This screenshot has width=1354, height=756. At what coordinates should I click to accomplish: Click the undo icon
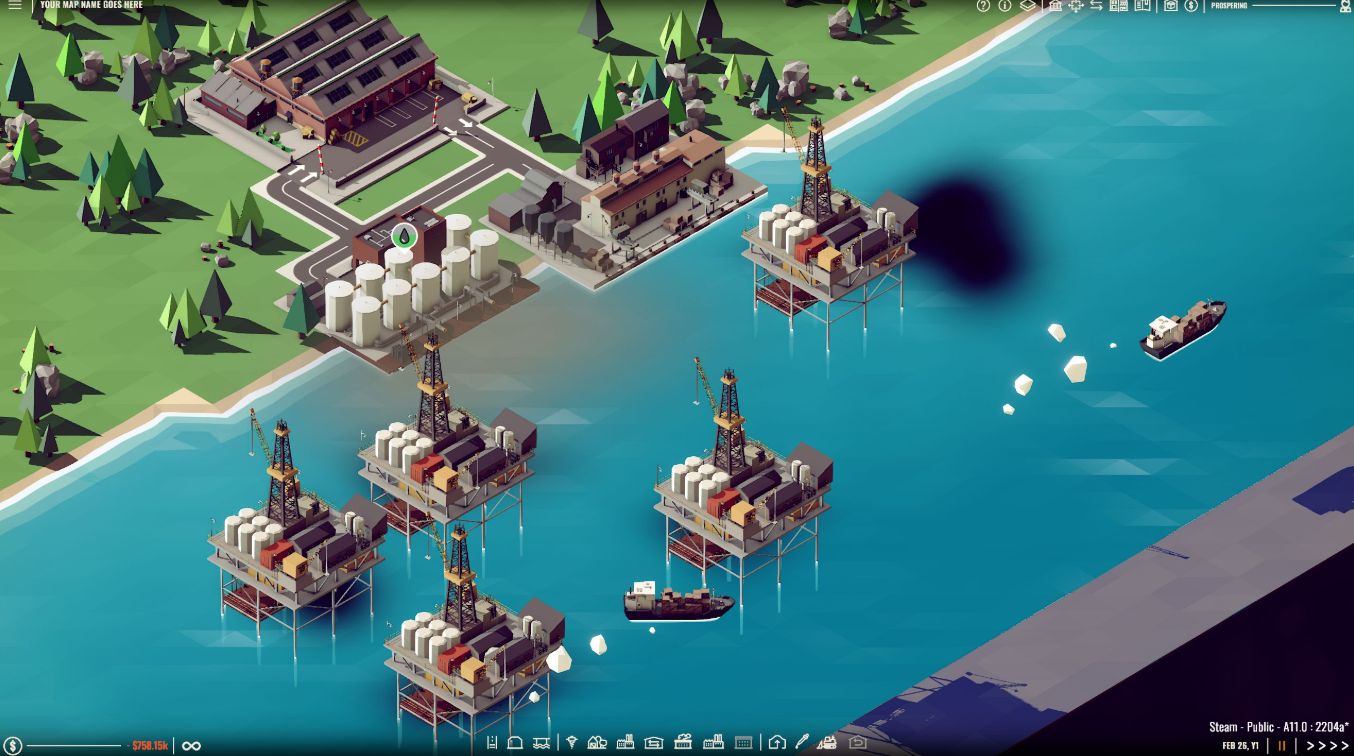(x=858, y=743)
